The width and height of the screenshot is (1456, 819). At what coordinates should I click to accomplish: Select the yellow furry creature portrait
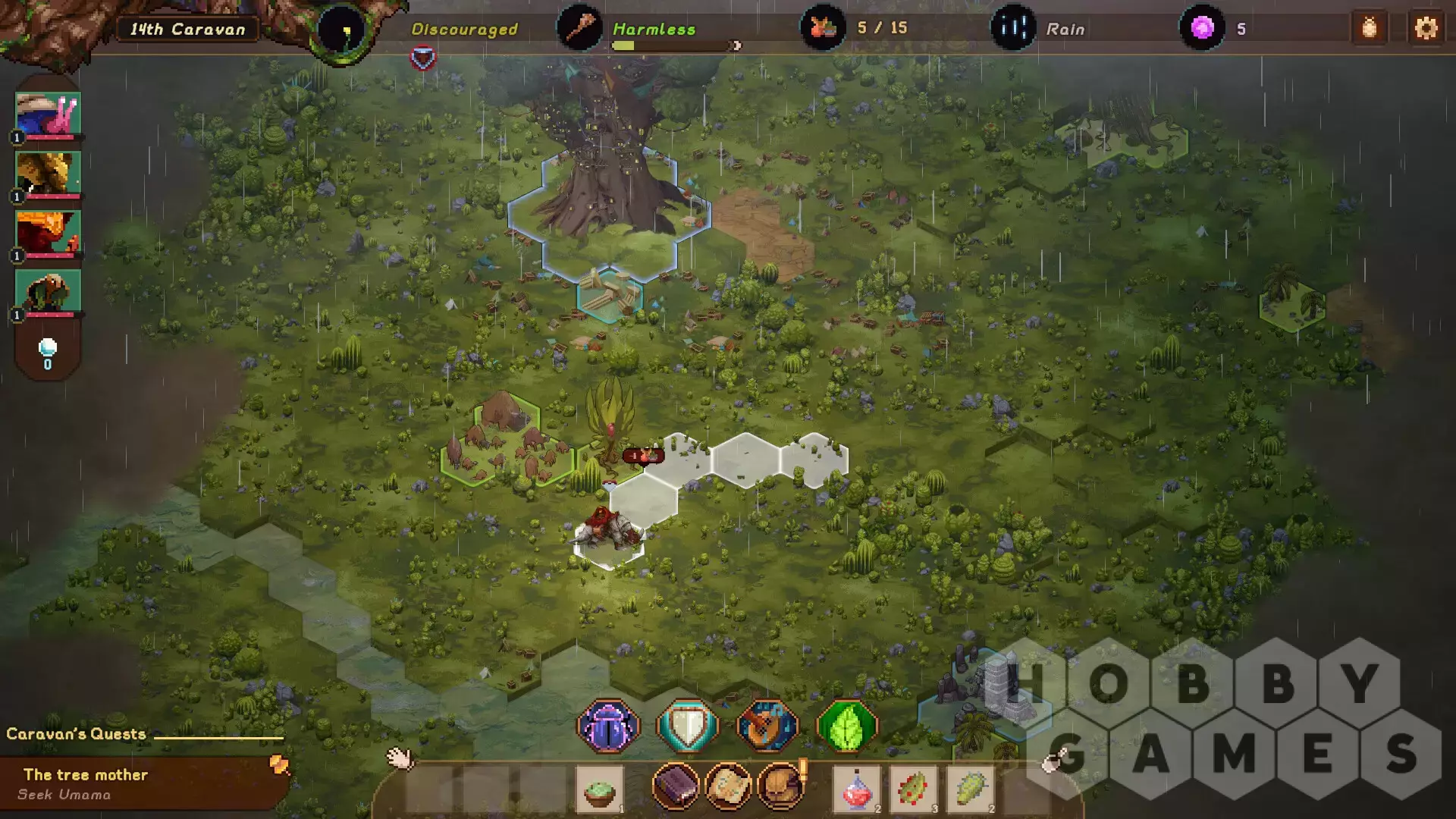pyautogui.click(x=48, y=174)
